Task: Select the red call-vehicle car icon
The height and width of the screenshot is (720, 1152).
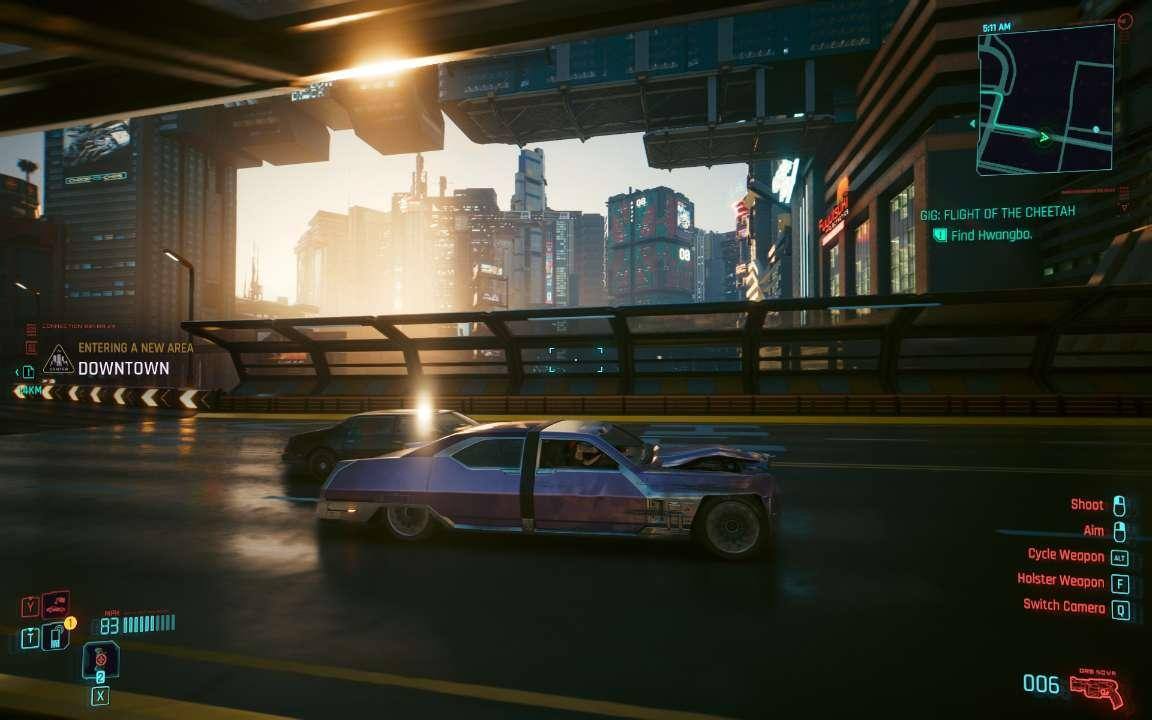Action: [55, 605]
